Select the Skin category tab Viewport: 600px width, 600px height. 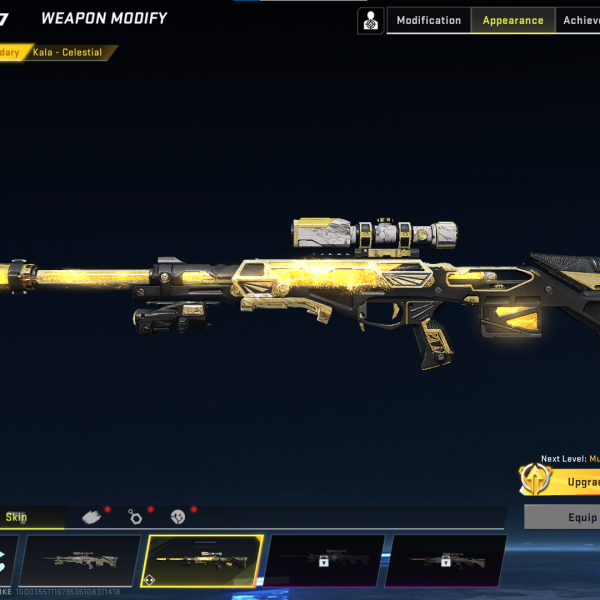click(x=30, y=517)
